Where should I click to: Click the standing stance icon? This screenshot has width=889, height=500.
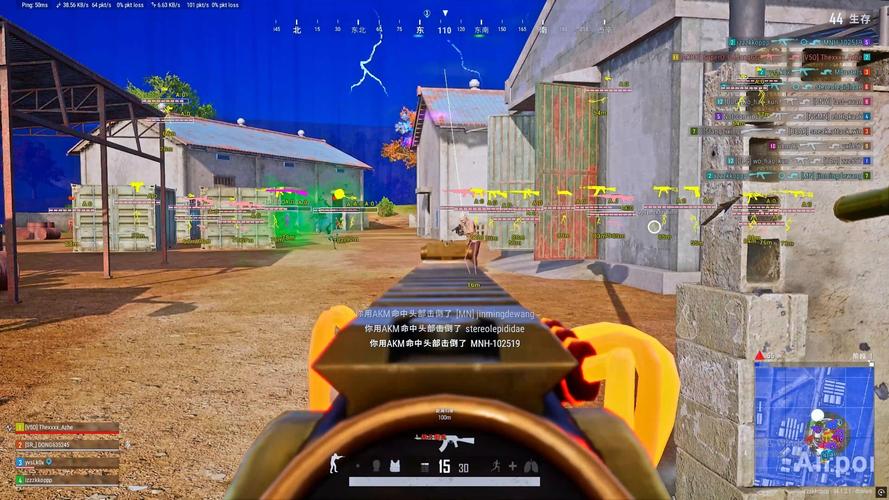[335, 464]
